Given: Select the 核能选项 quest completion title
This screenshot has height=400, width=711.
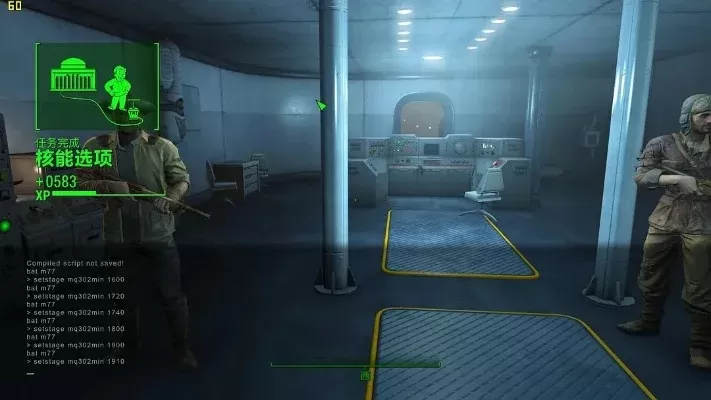Looking at the screenshot, I should pos(74,161).
